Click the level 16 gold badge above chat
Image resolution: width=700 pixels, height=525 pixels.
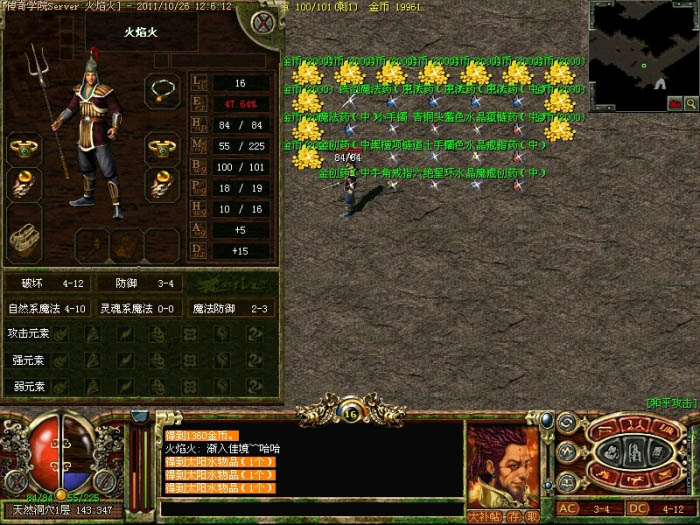(x=350, y=408)
